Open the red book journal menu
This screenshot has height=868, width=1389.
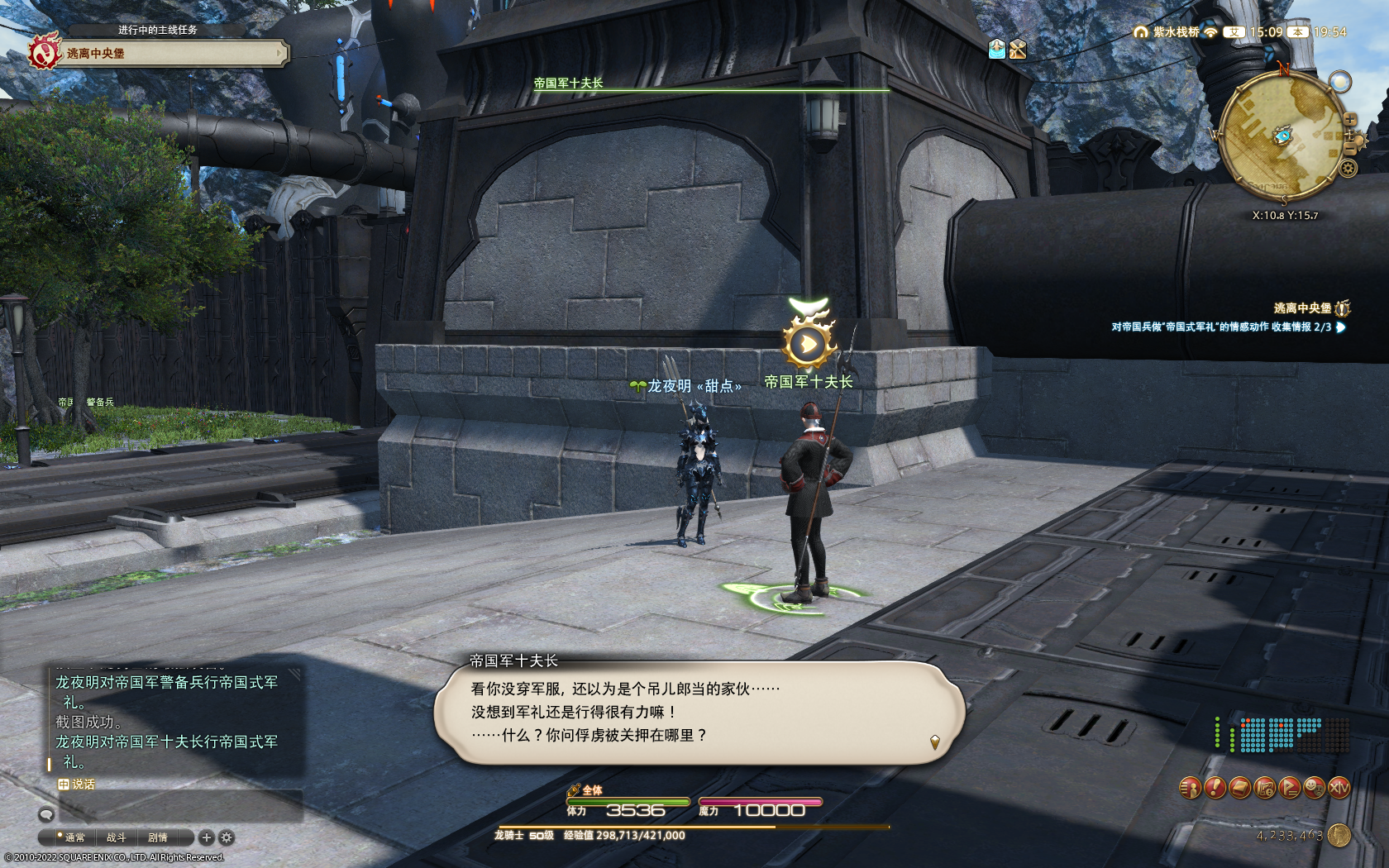1239,788
